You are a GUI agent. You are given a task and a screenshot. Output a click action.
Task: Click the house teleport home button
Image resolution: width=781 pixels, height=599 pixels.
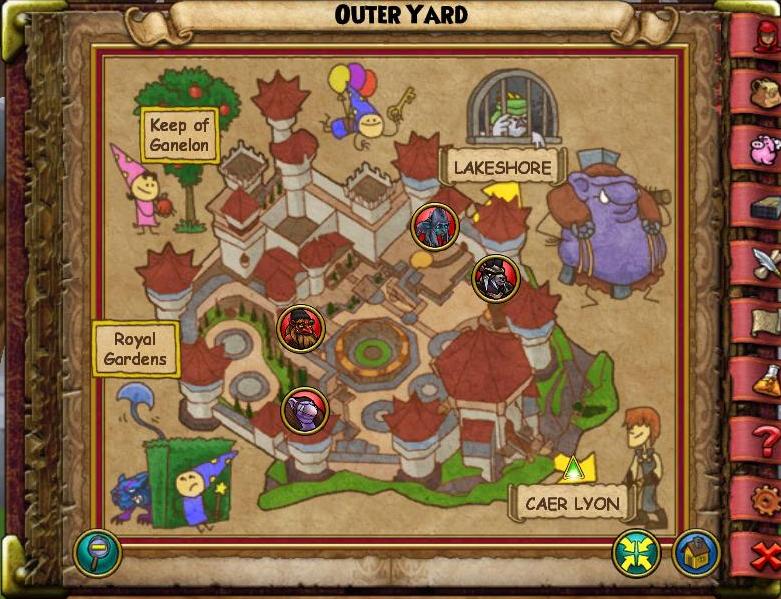695,552
